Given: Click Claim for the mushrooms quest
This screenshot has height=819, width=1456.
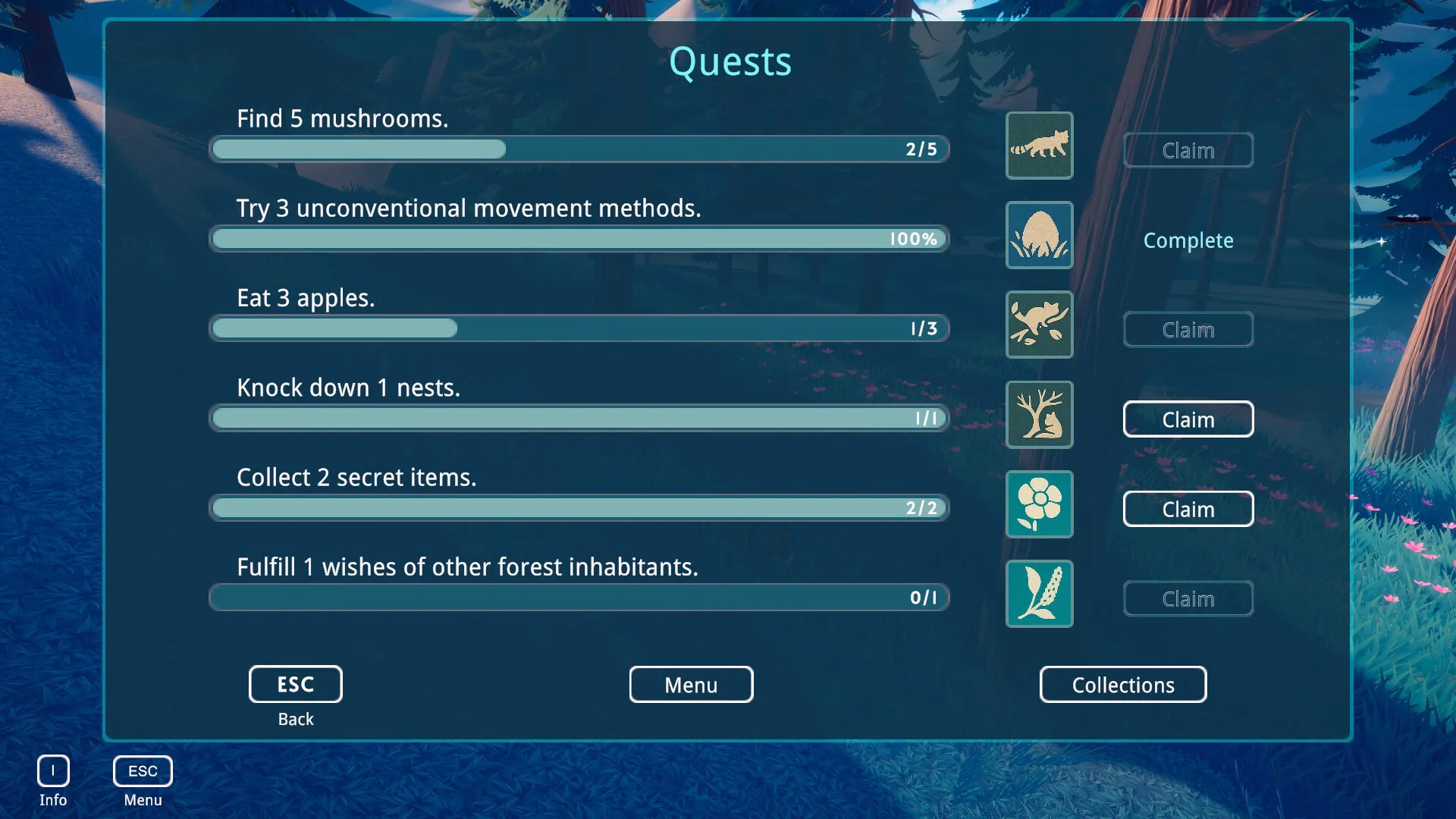Looking at the screenshot, I should [1188, 150].
